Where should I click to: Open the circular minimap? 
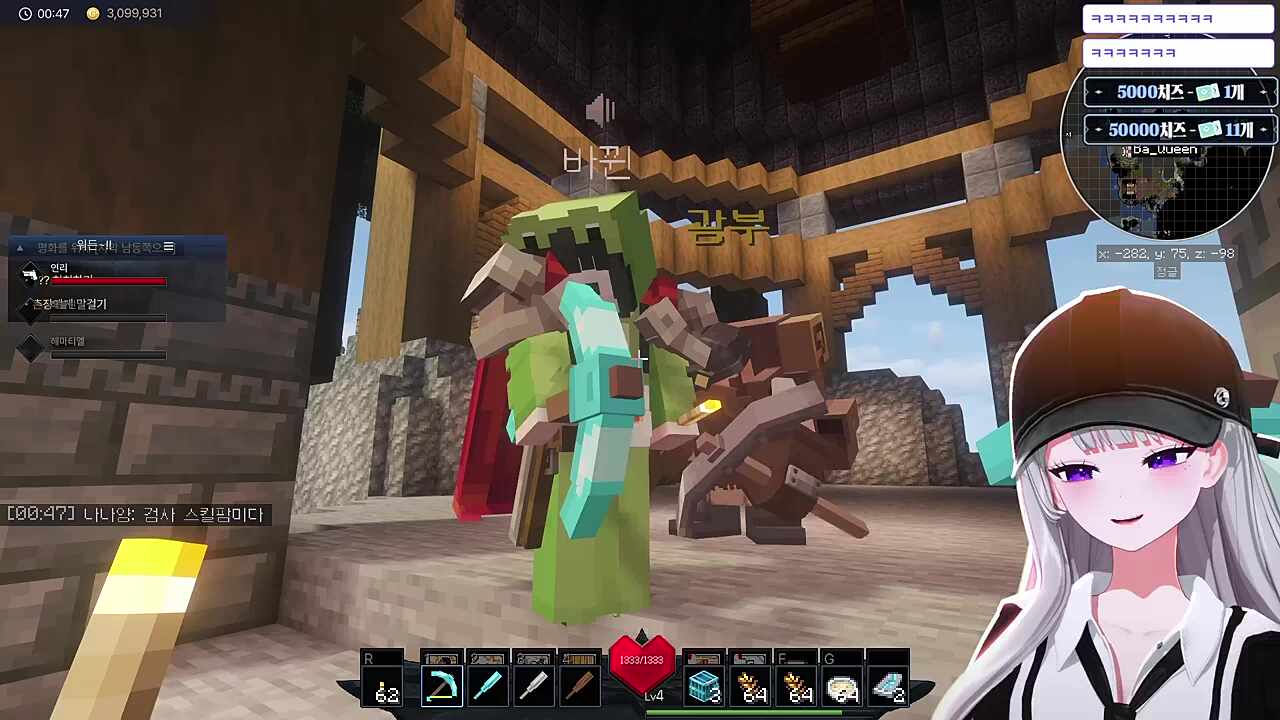coord(1168,195)
